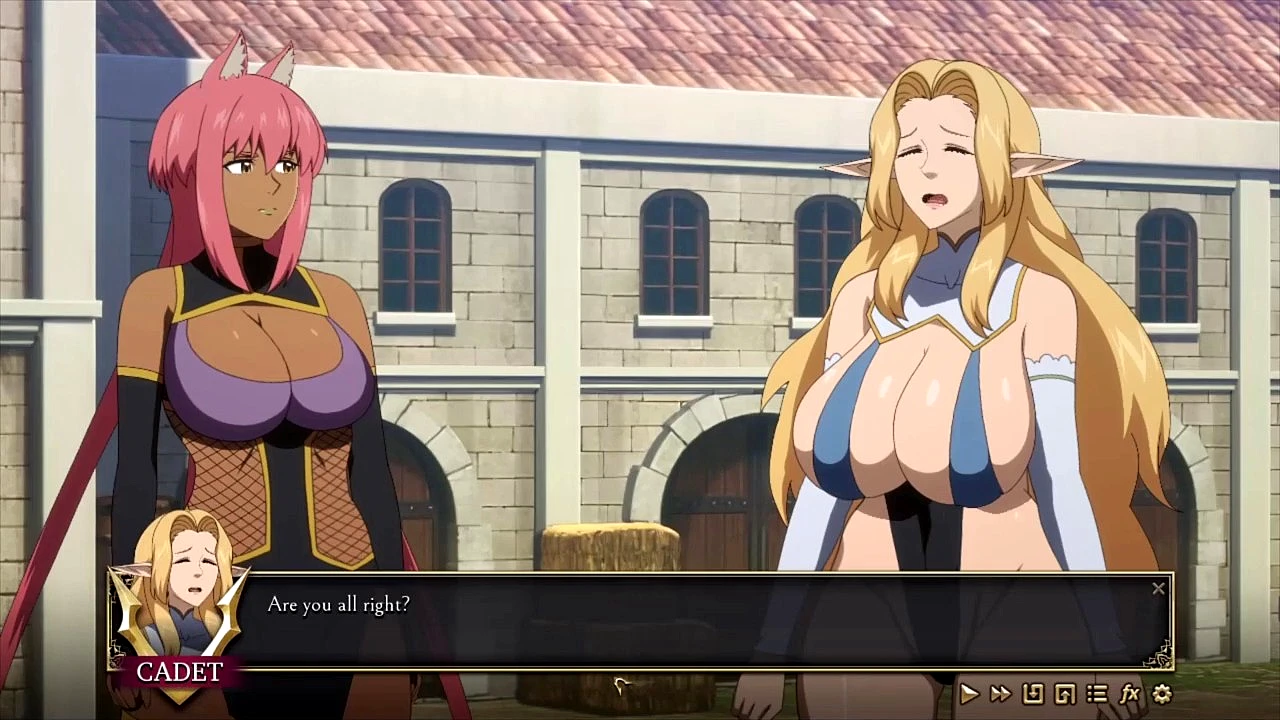
Task: Show the dialogue log list icon
Action: pos(1097,693)
